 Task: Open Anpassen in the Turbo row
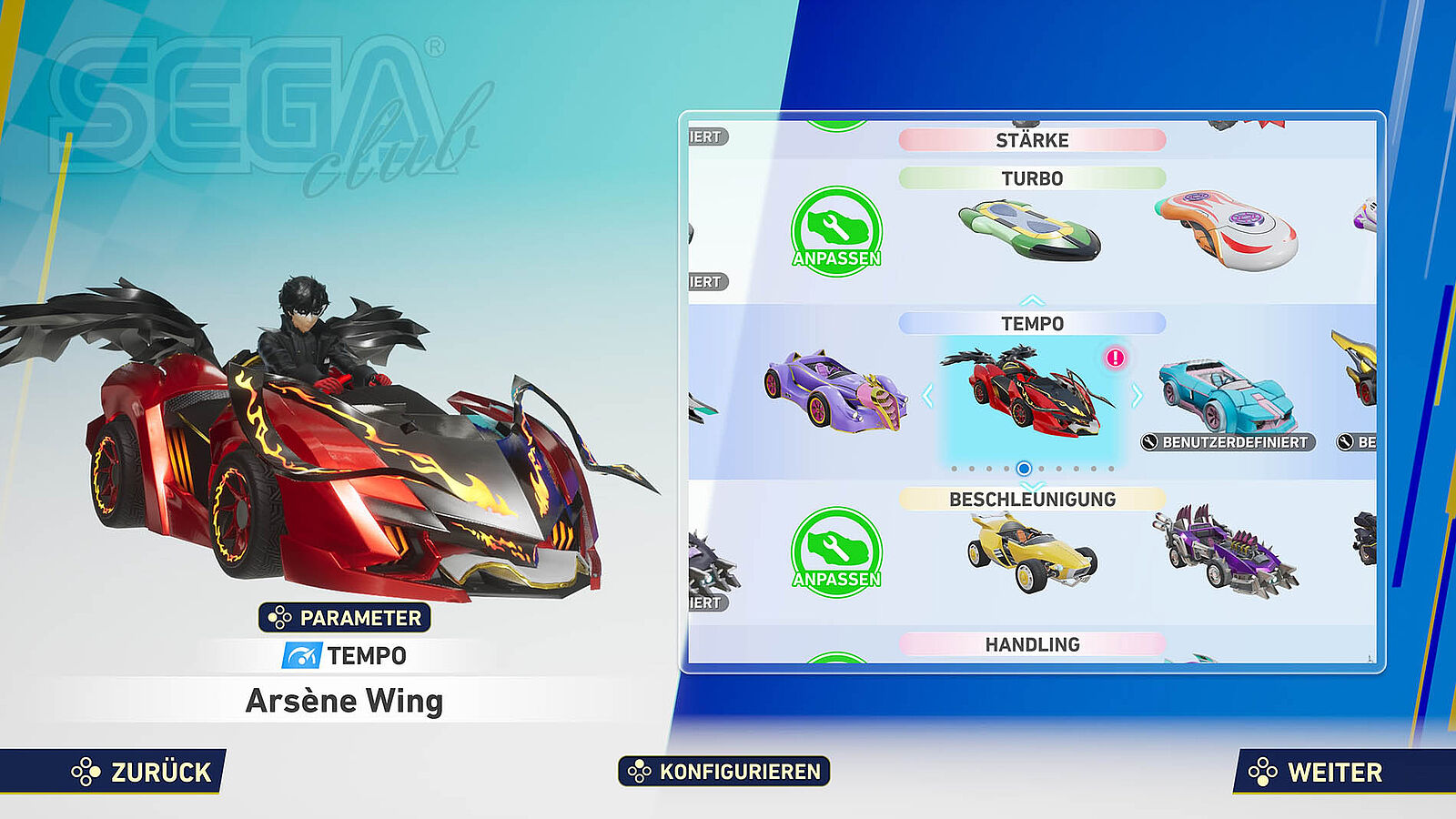pos(836,231)
